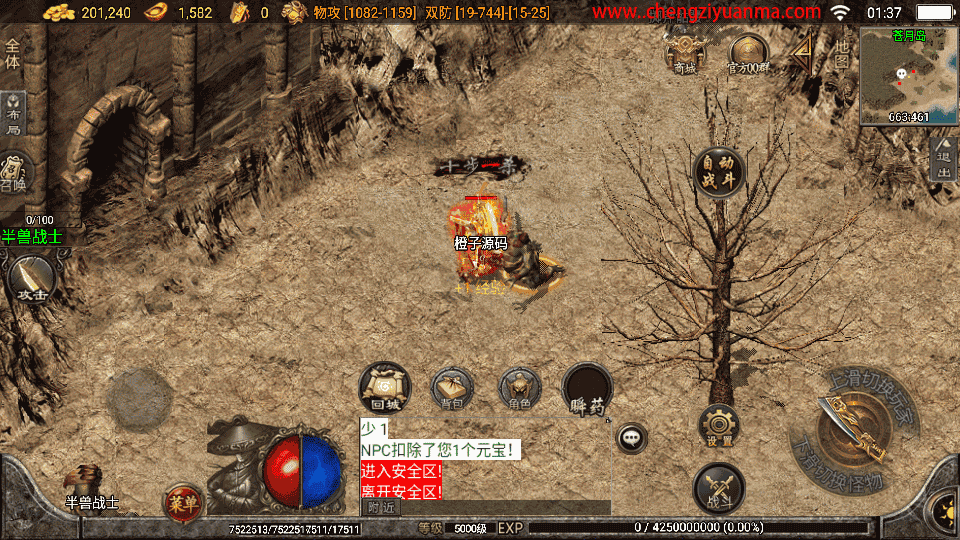Use the 瞬药 instant potion slot
Screen dimensions: 960x540
(588, 389)
